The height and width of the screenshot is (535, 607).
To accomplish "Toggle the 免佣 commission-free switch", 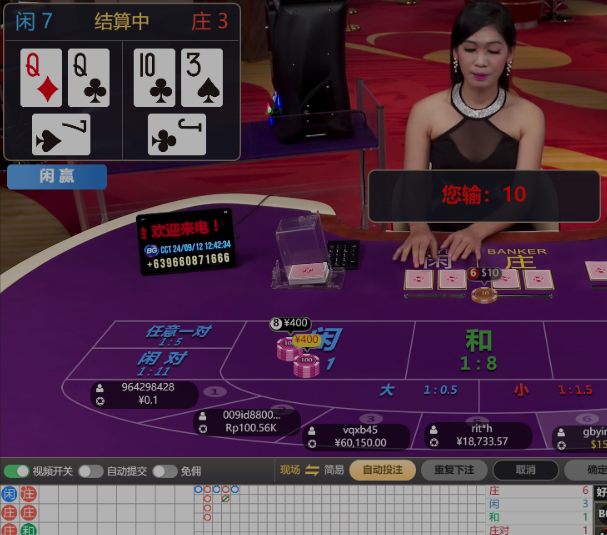I will (x=164, y=471).
